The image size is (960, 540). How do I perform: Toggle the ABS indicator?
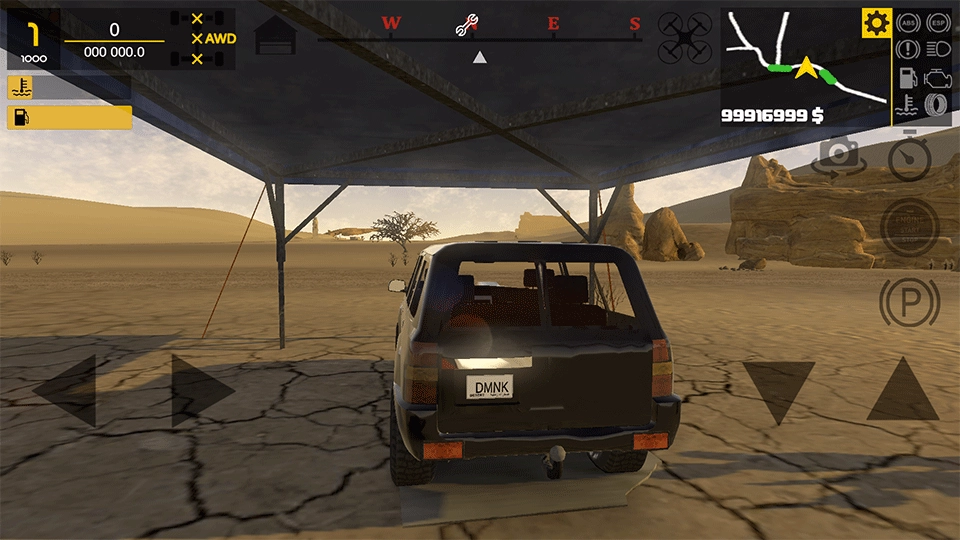click(x=908, y=21)
